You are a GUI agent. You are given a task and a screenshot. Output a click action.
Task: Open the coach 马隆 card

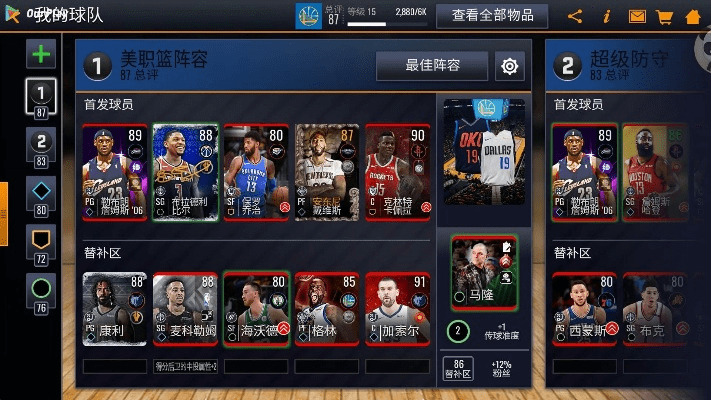[484, 273]
